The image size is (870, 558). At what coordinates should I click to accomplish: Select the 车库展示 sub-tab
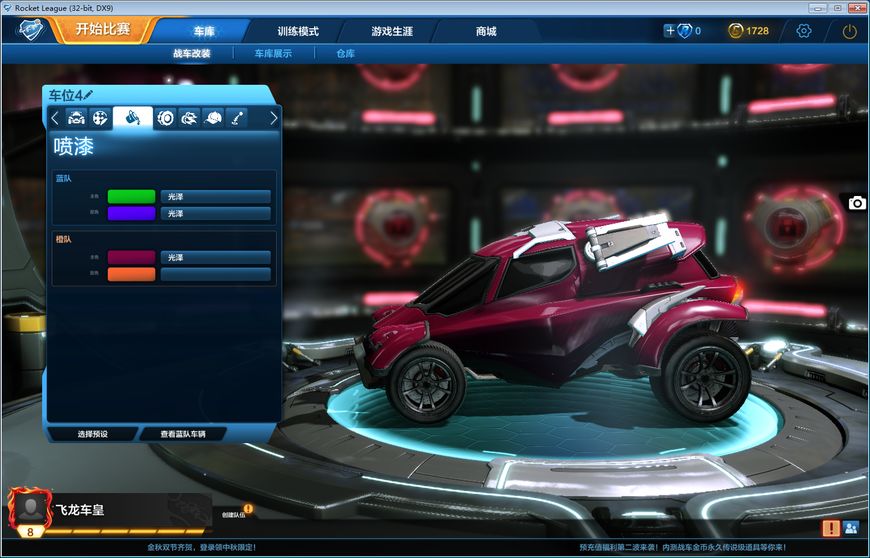point(273,53)
